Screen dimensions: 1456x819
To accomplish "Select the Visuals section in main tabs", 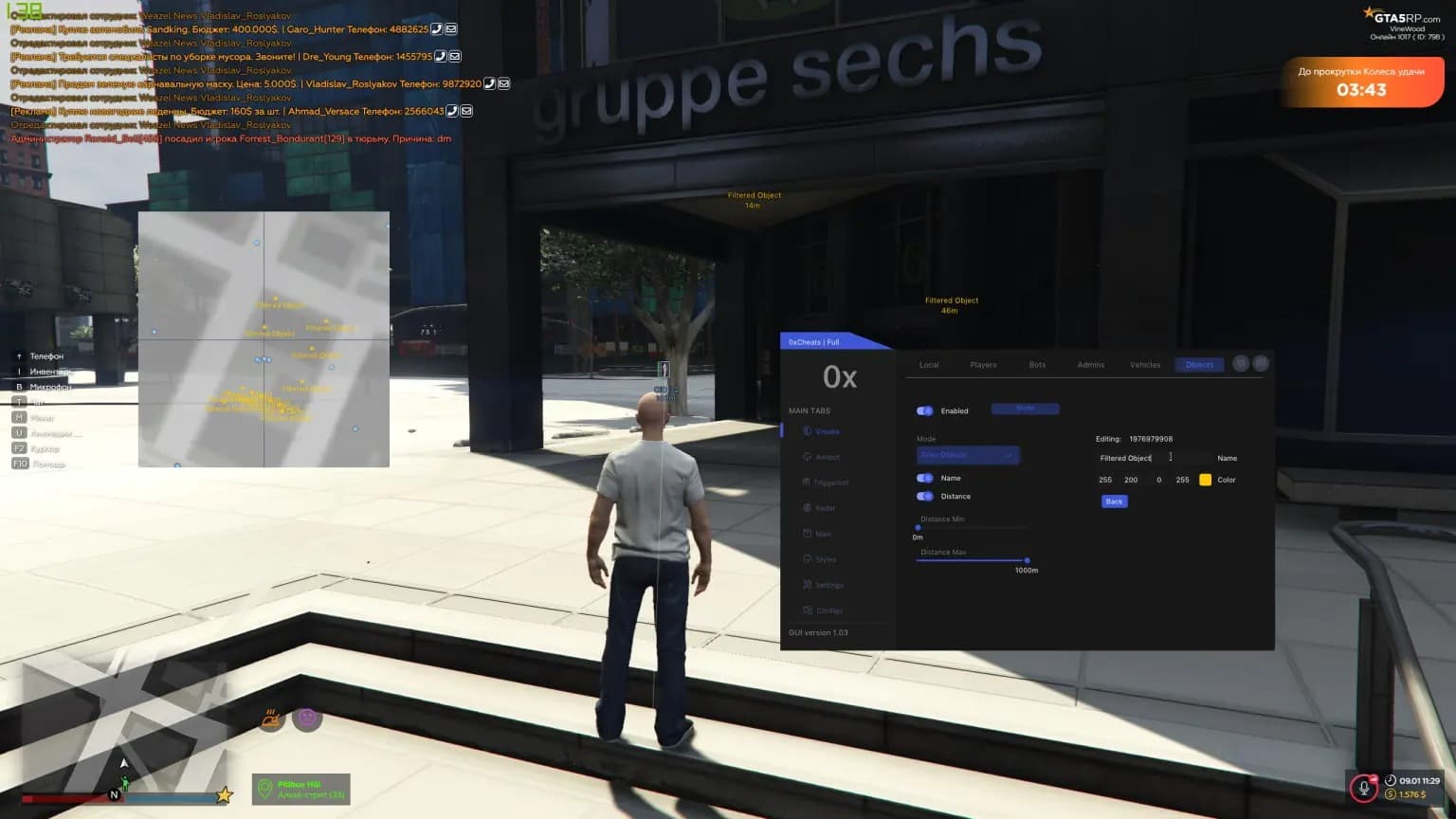I will 827,431.
